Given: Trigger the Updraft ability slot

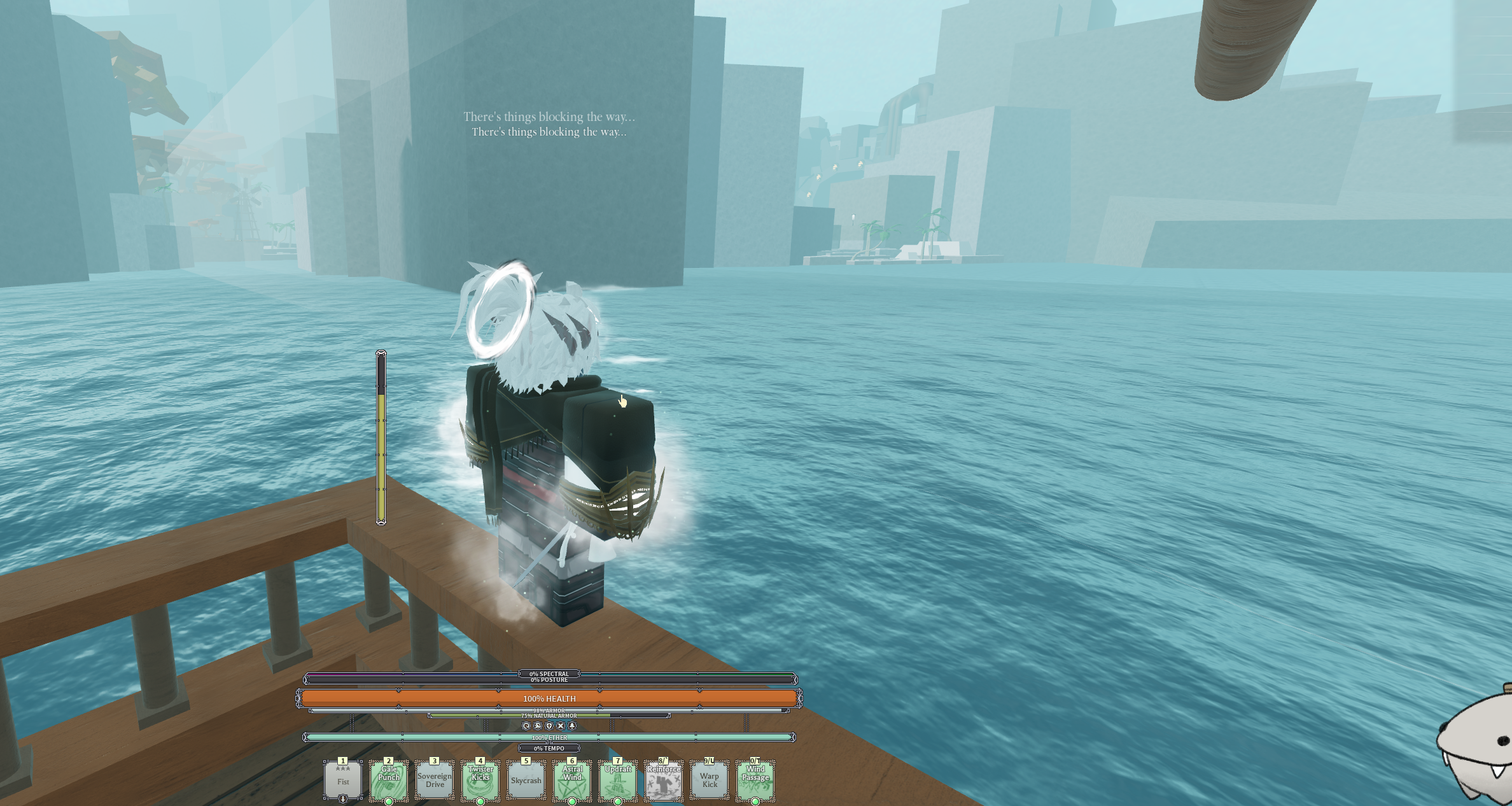Looking at the screenshot, I should (x=618, y=780).
